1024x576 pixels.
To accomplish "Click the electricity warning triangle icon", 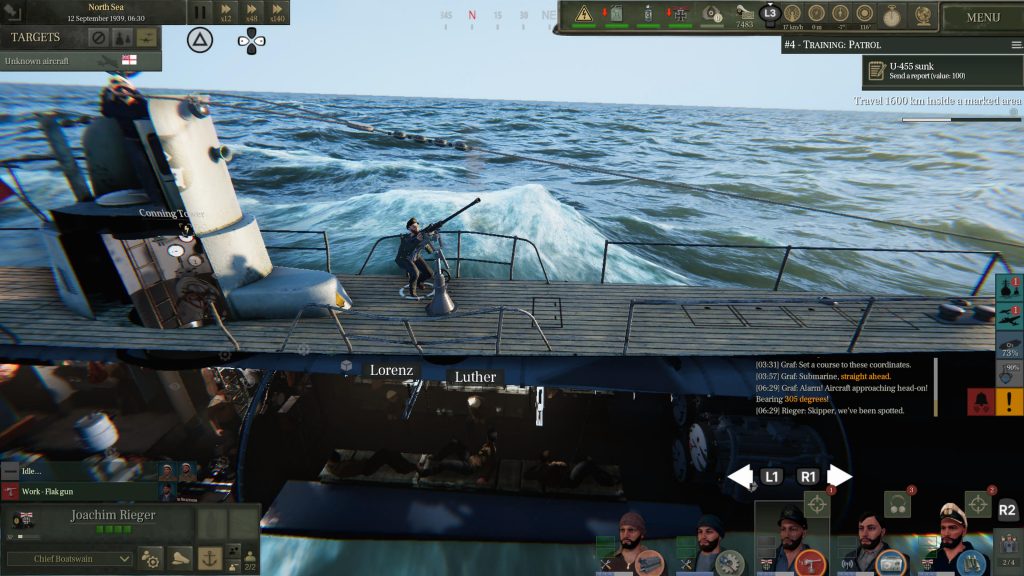I will click(585, 14).
